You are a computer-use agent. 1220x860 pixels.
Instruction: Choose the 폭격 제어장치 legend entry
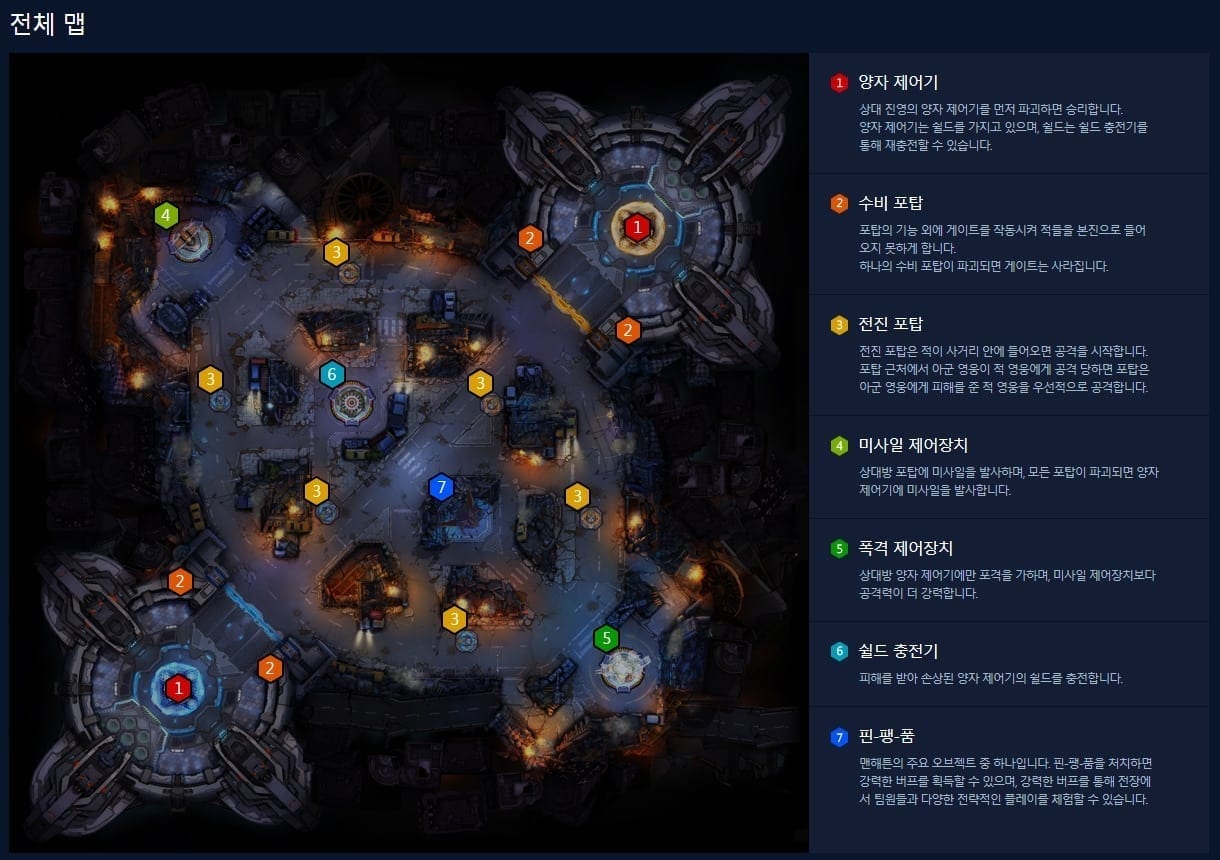pyautogui.click(x=905, y=548)
